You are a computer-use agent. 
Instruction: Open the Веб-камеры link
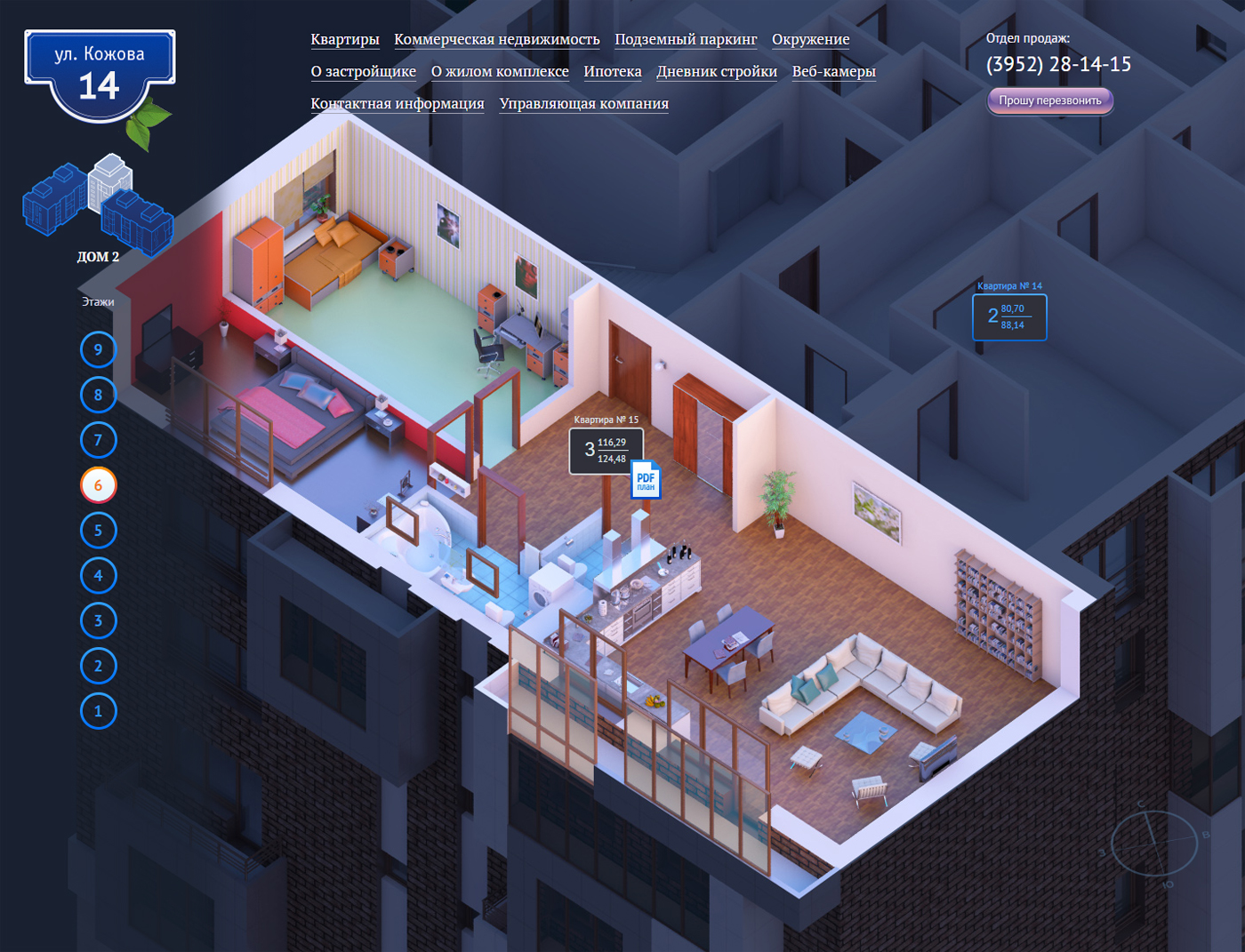pos(833,71)
